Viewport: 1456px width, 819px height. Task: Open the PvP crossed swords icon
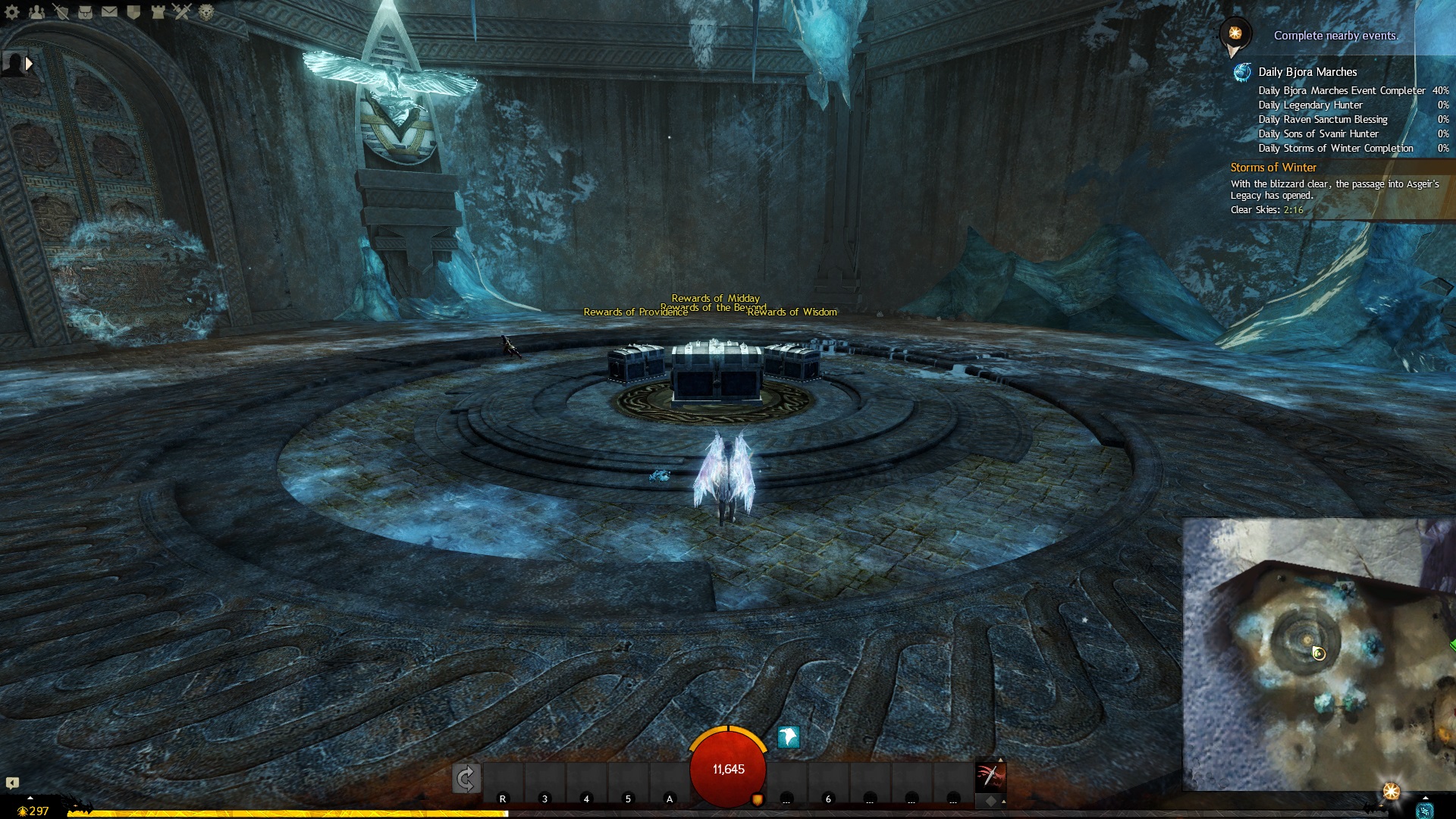pos(182,11)
